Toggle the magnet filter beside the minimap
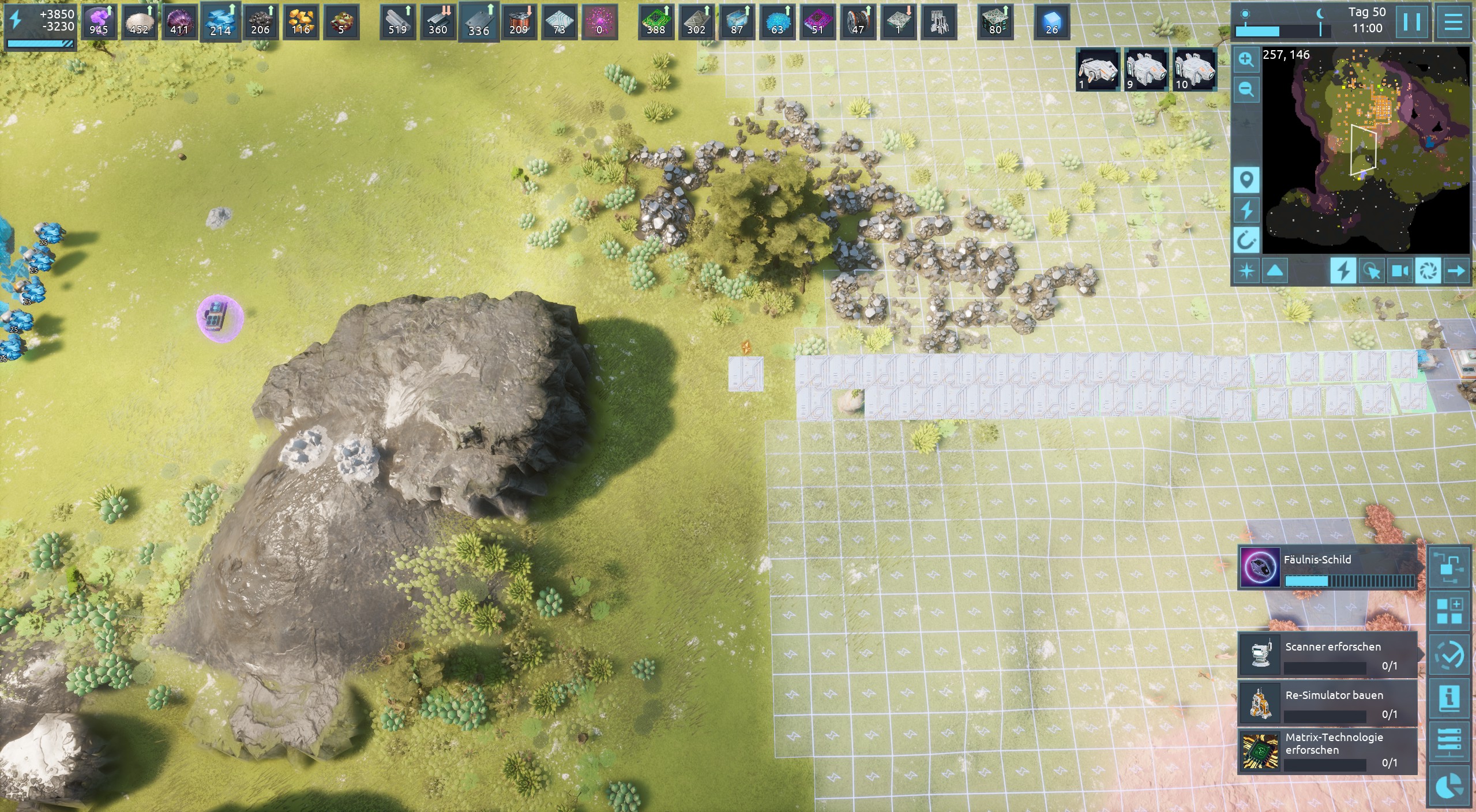 point(1246,239)
